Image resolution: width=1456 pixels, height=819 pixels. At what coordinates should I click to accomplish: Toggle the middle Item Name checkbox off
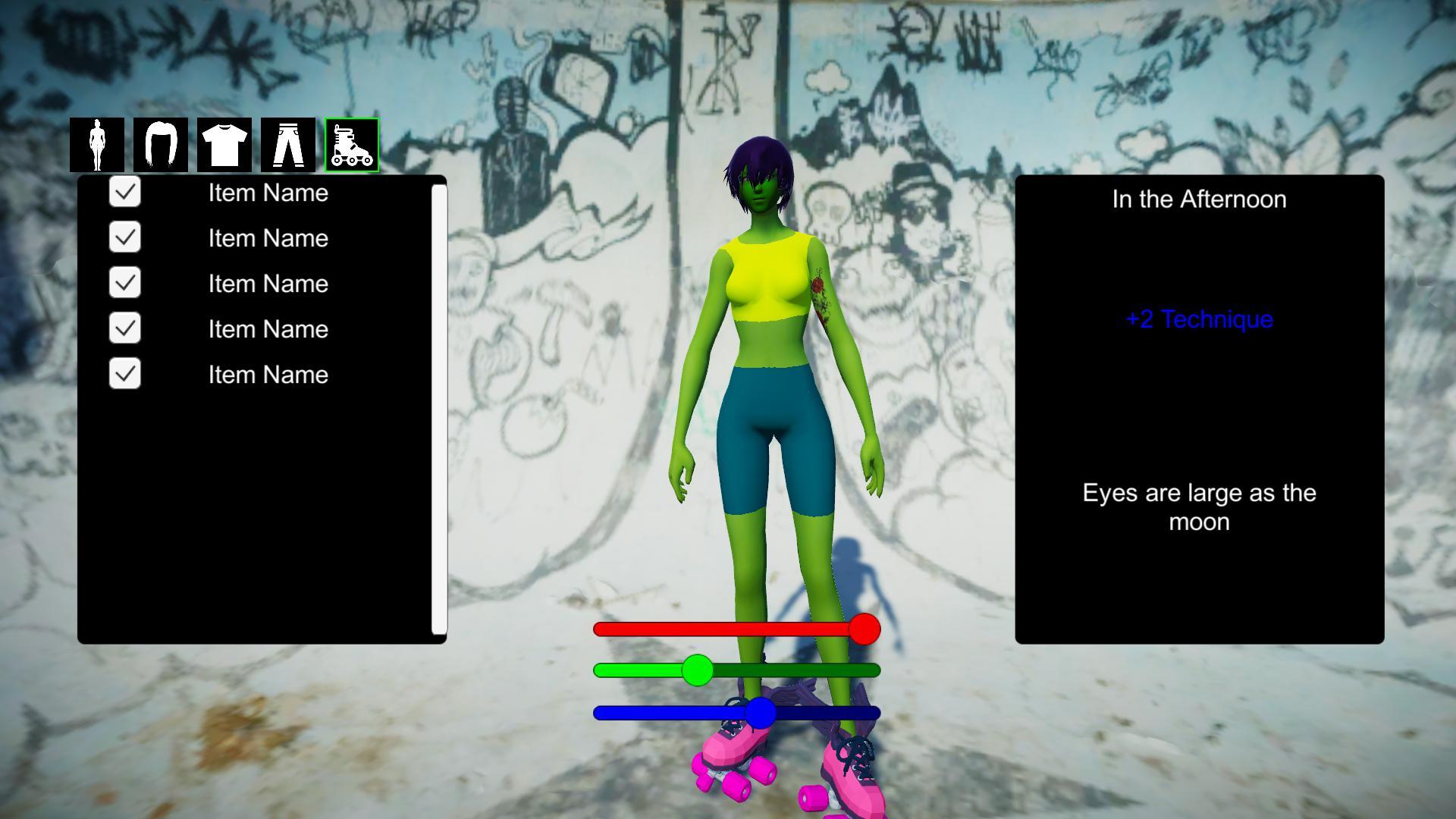[124, 283]
